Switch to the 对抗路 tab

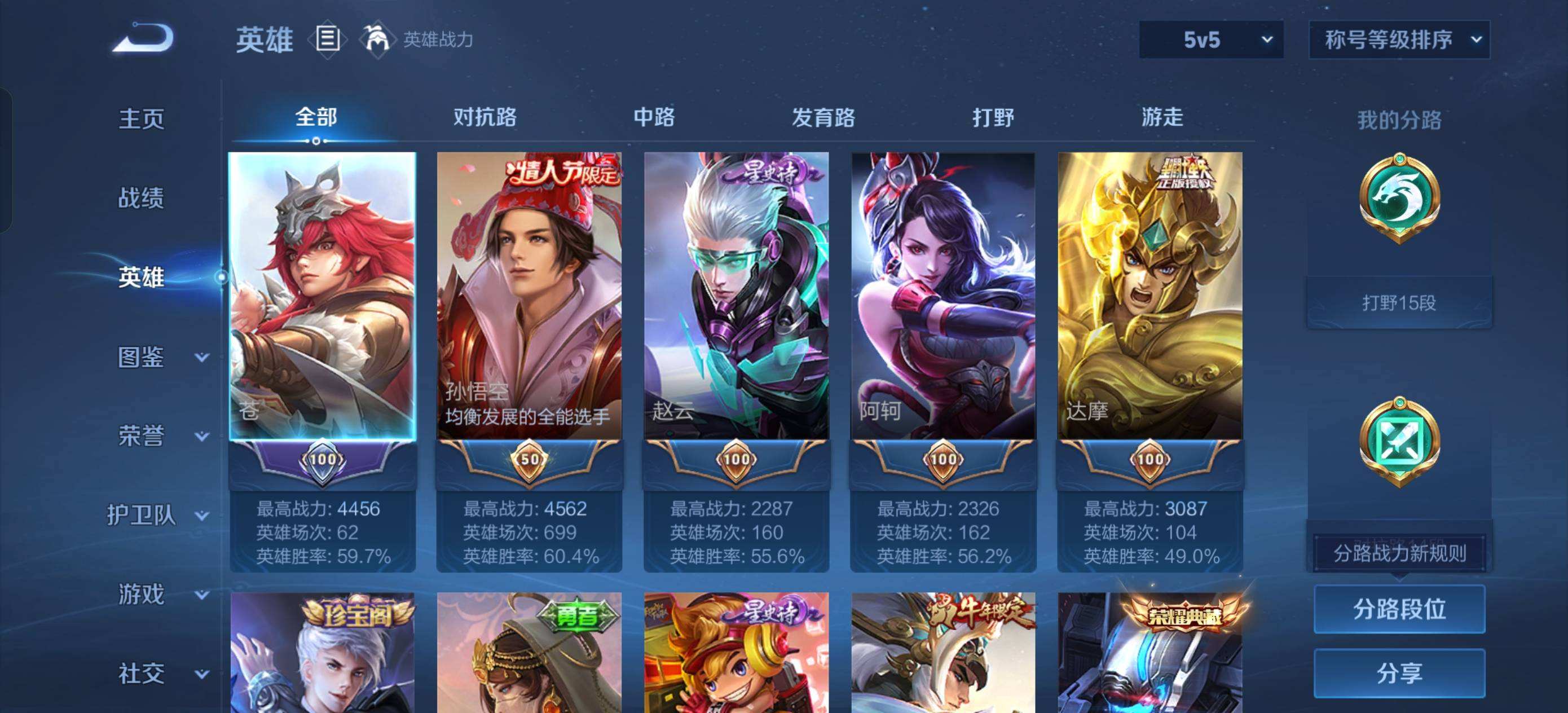point(485,117)
